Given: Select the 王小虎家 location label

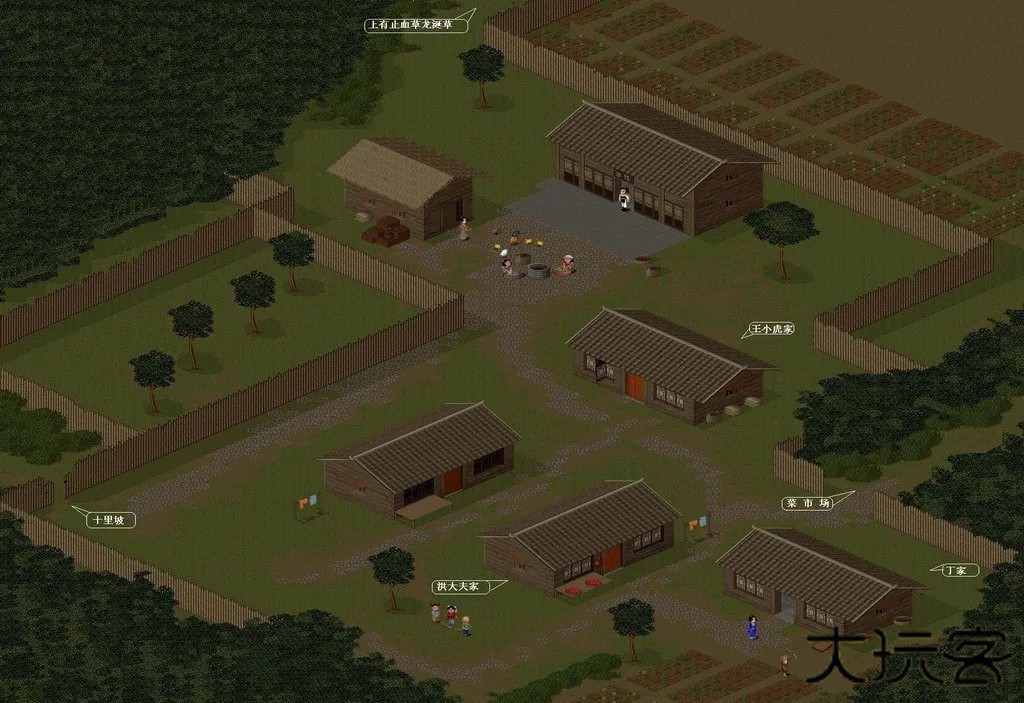Looking at the screenshot, I should point(771,328).
